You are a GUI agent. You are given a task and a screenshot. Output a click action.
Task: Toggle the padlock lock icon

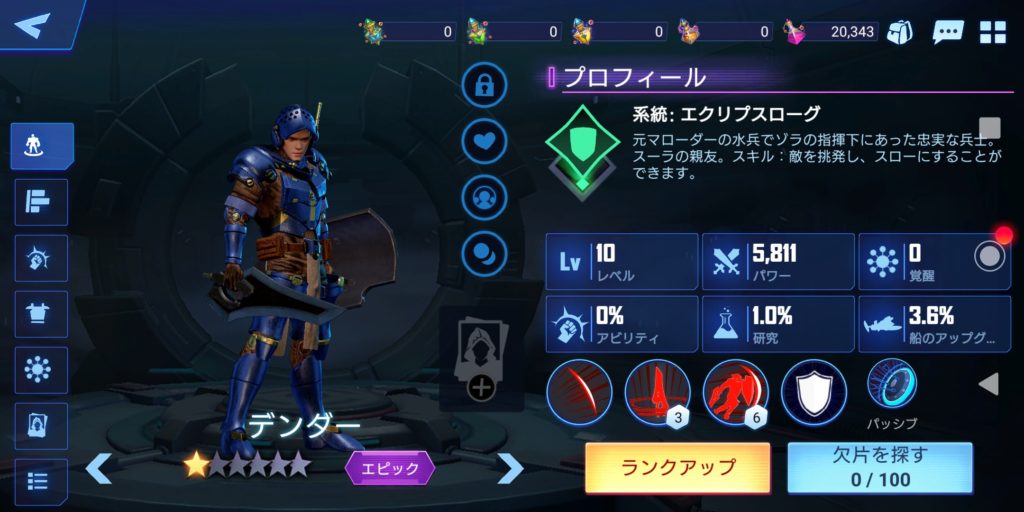tap(484, 86)
